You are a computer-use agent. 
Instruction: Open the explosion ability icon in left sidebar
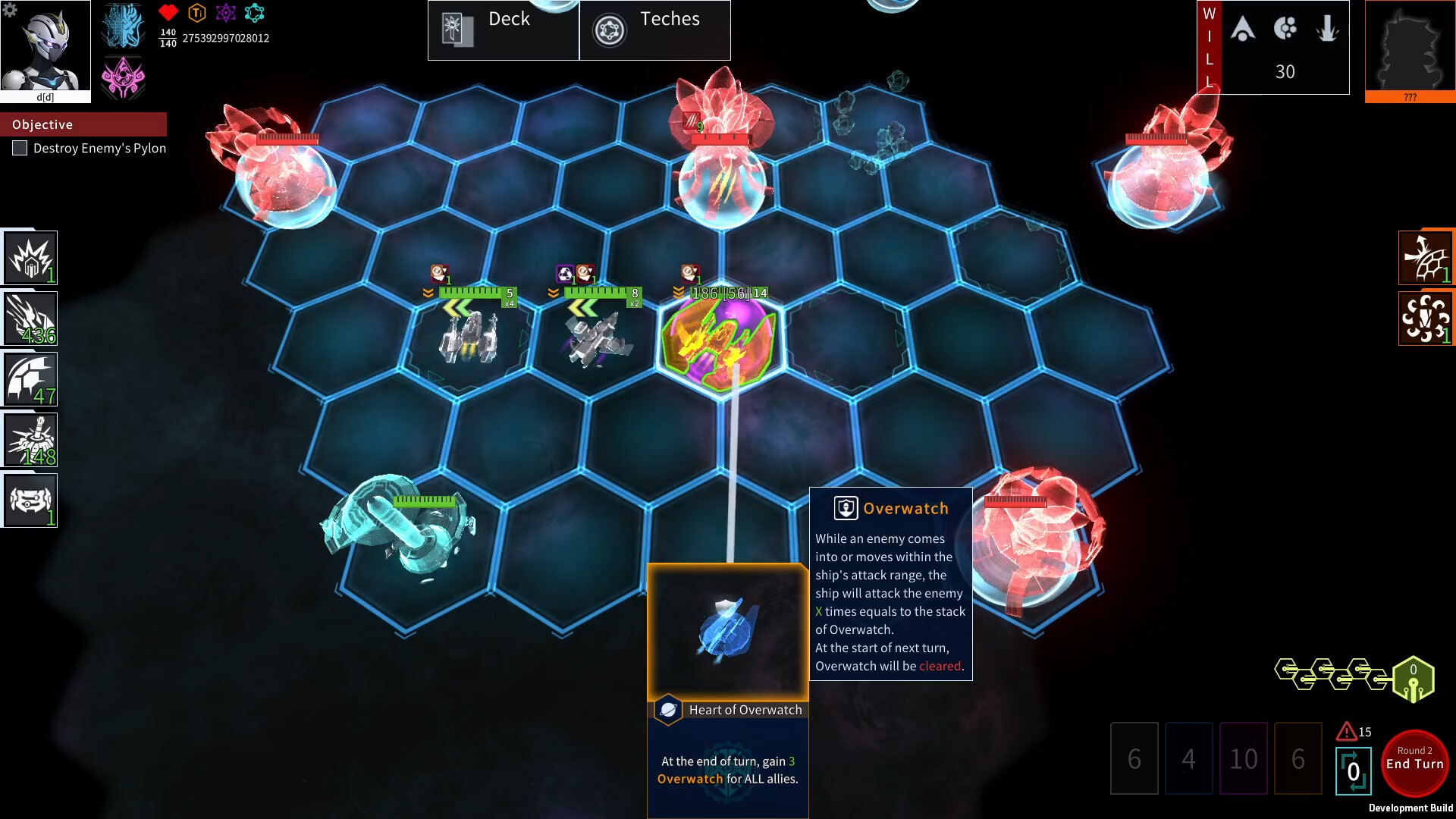(29, 256)
